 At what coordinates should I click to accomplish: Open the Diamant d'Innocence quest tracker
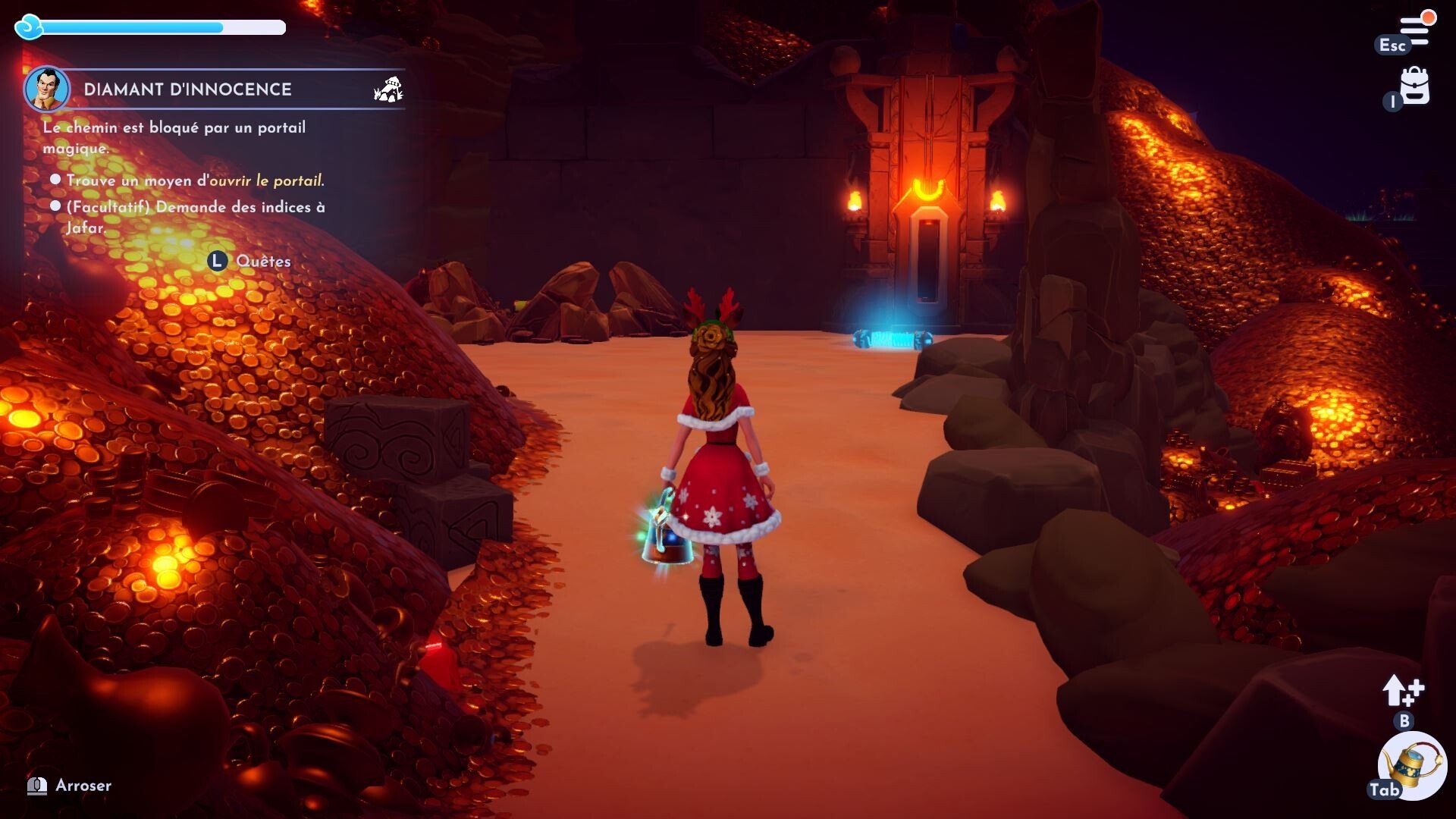[187, 89]
